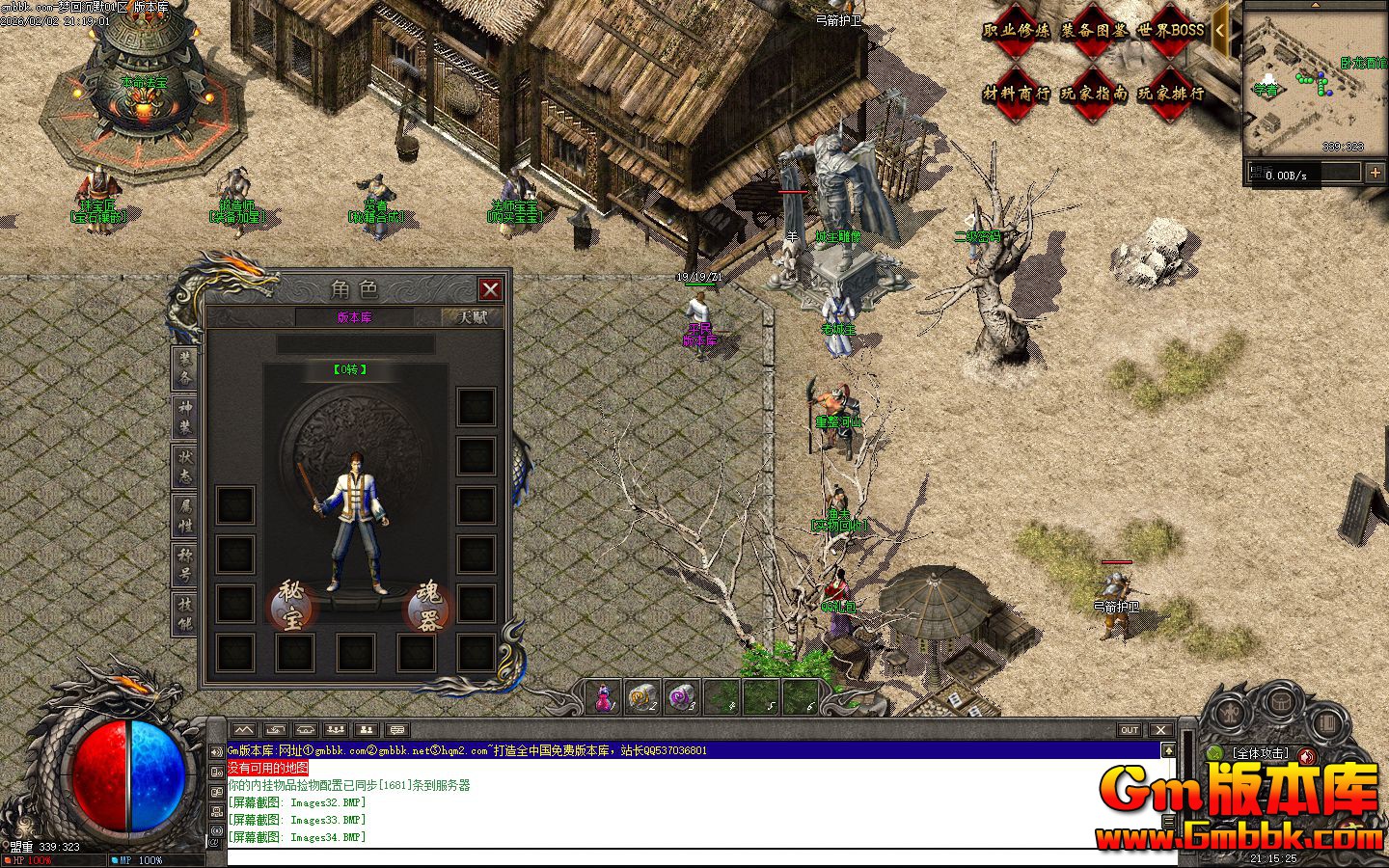This screenshot has width=1389, height=868.
Task: Open the 装备图鉴 equipment codex
Action: pos(1093,31)
